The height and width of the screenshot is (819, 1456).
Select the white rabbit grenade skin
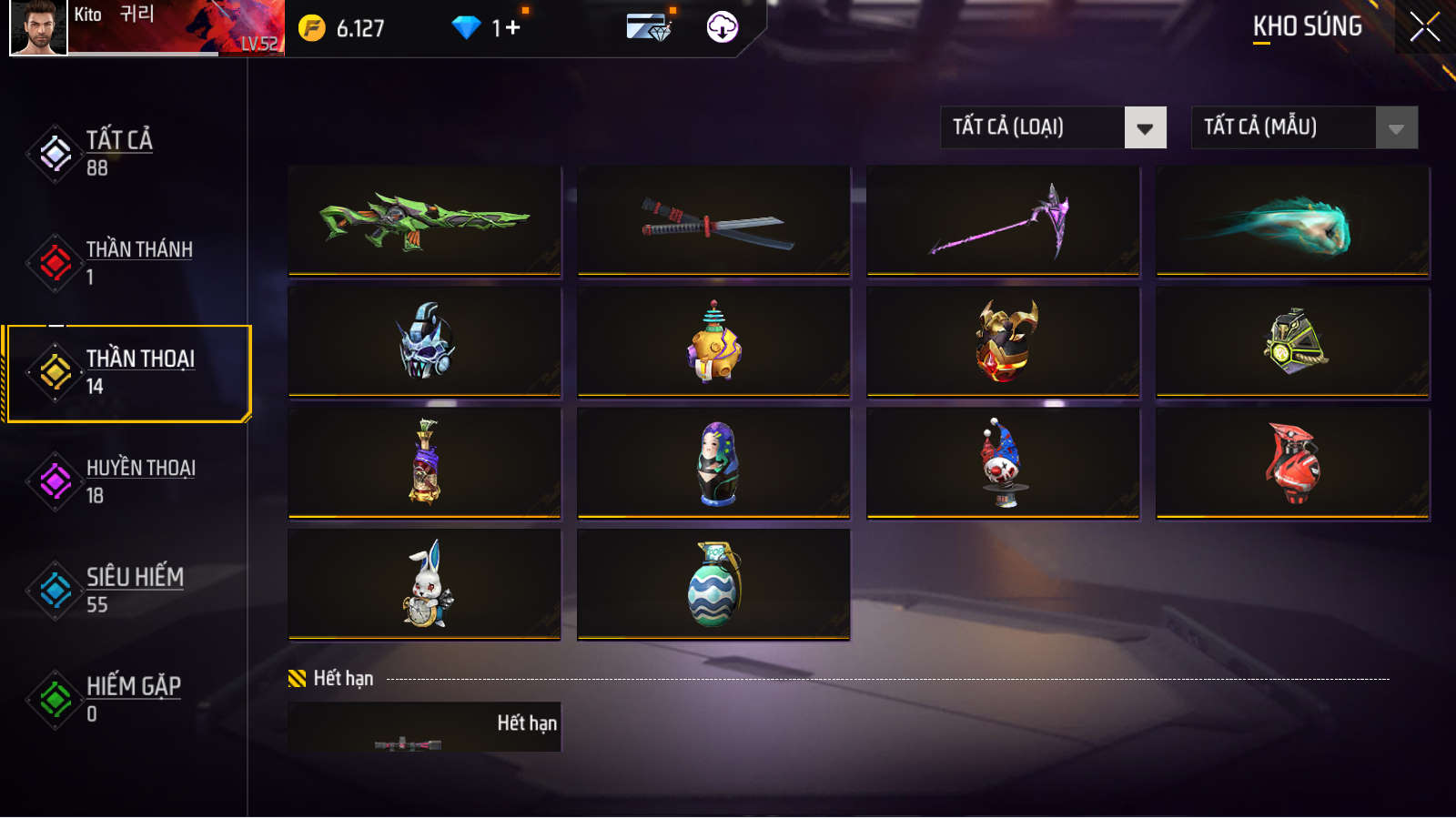[424, 584]
